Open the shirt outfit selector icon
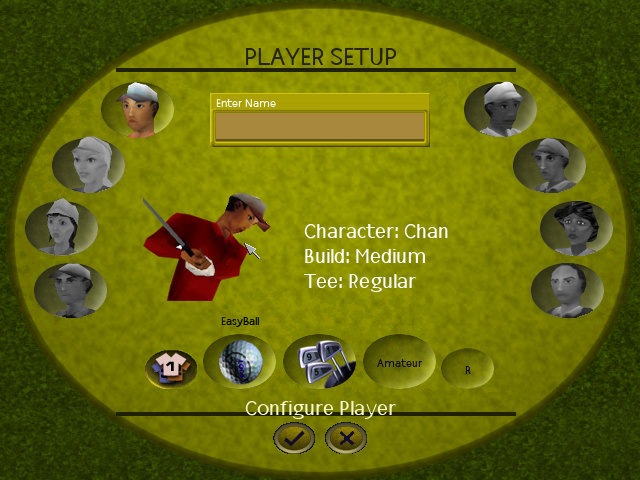This screenshot has height=480, width=640. 171,368
